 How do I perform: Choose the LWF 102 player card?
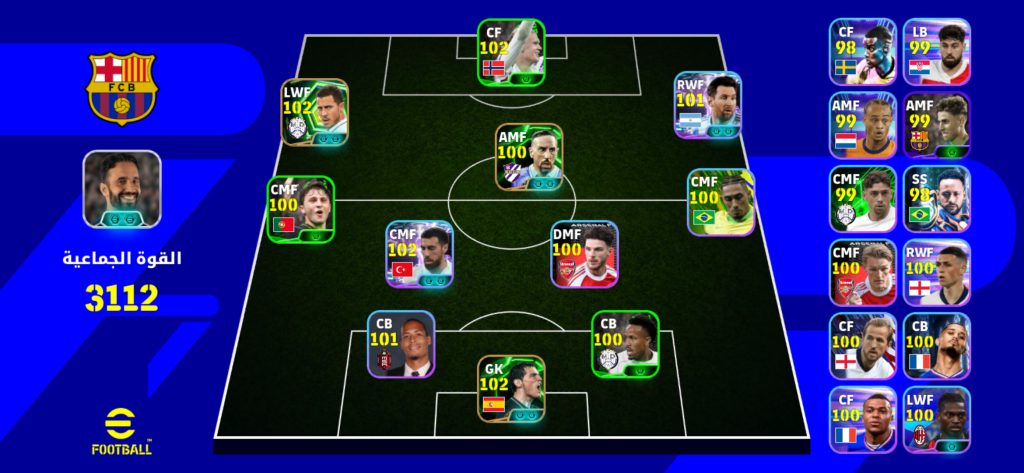(x=314, y=112)
